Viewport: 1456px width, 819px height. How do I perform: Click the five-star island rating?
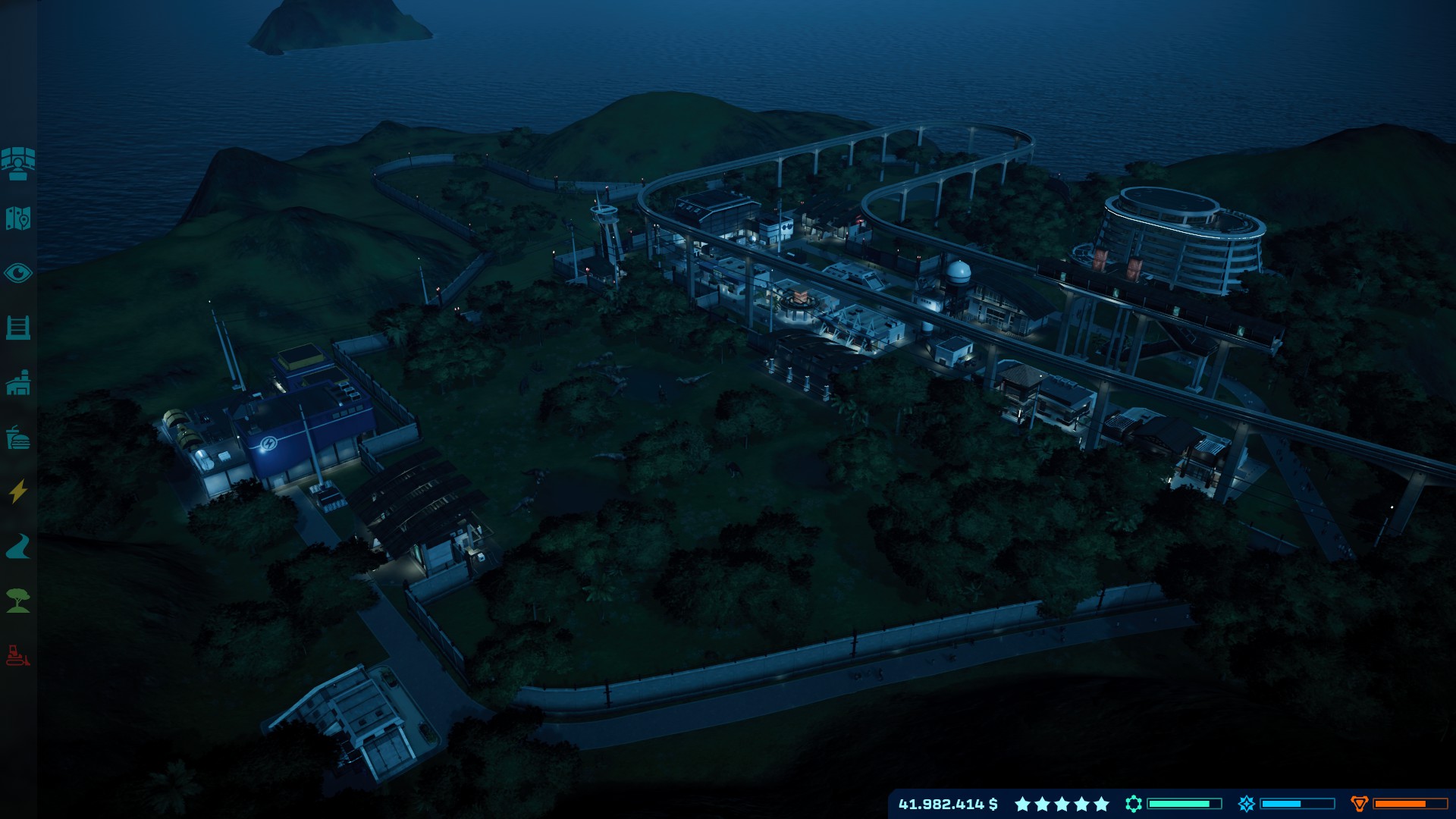tap(1062, 804)
